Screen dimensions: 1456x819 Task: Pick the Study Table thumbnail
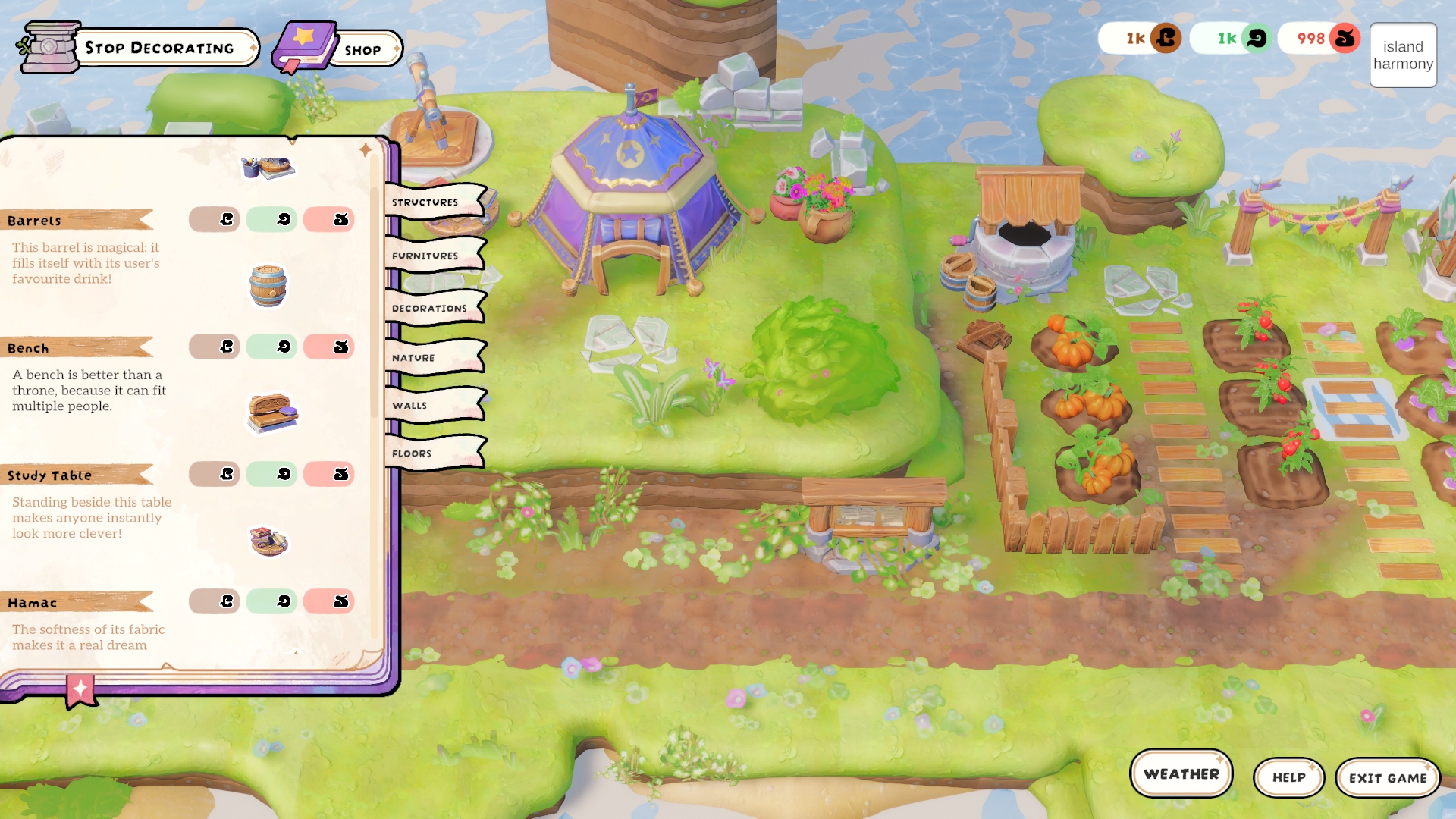[x=268, y=541]
